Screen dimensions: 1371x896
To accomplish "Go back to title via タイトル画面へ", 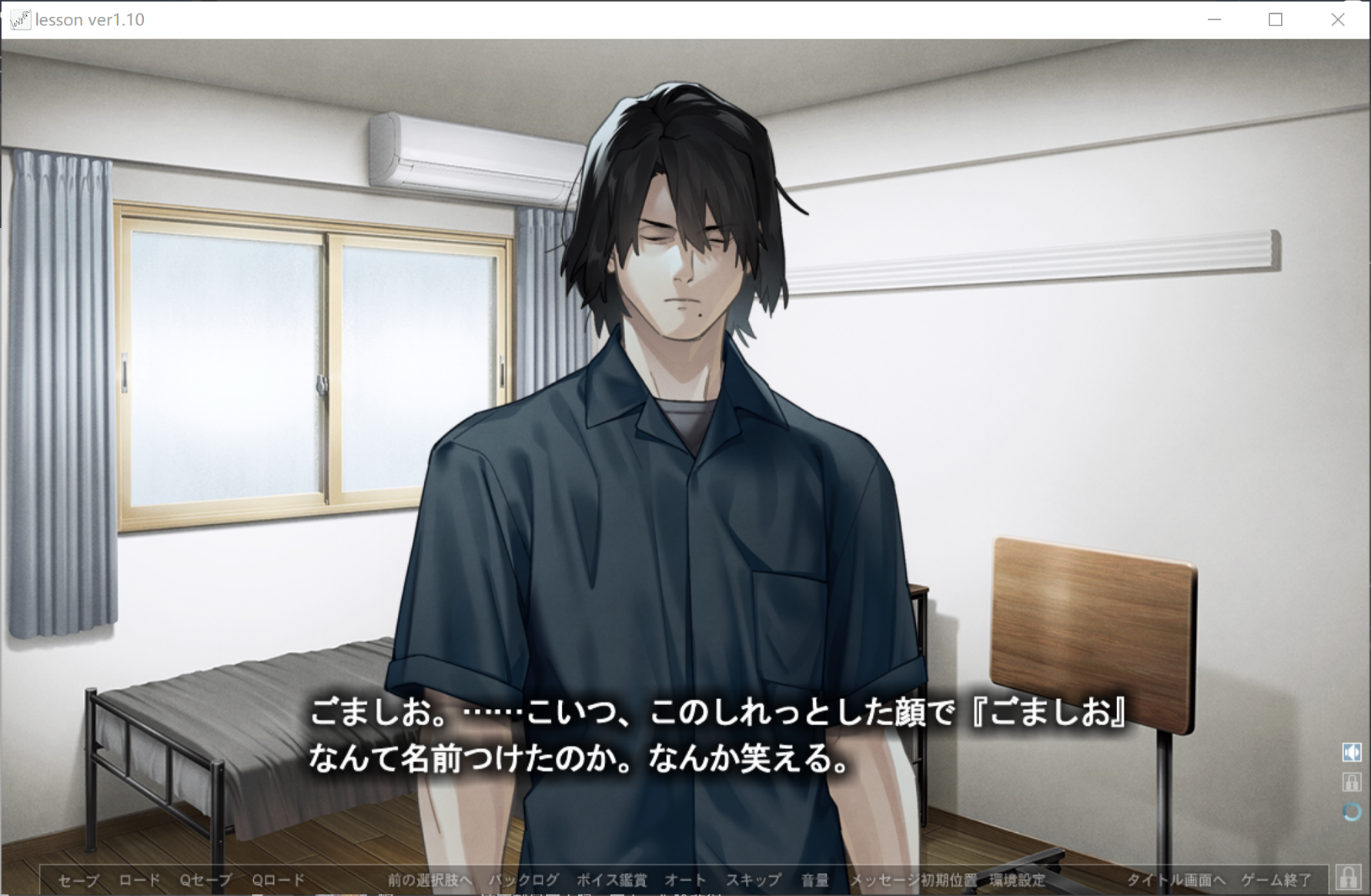I will click(1175, 880).
